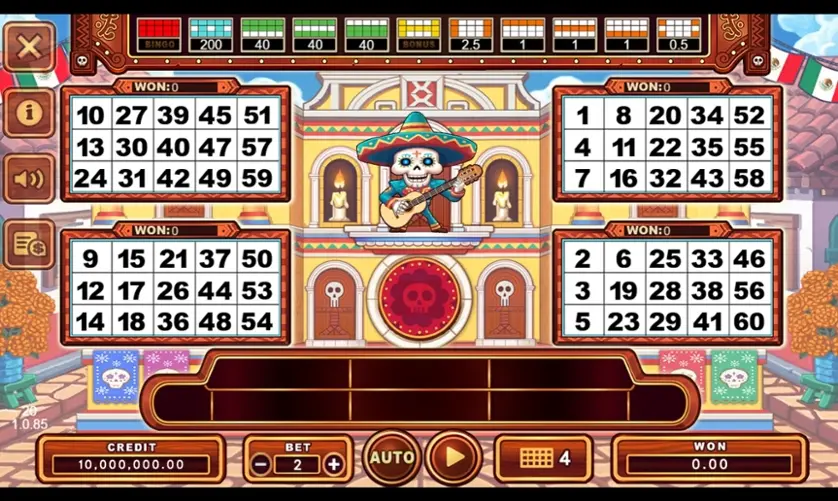Click the yellow BONUS pattern in paytable
838x501 pixels.
[418, 34]
